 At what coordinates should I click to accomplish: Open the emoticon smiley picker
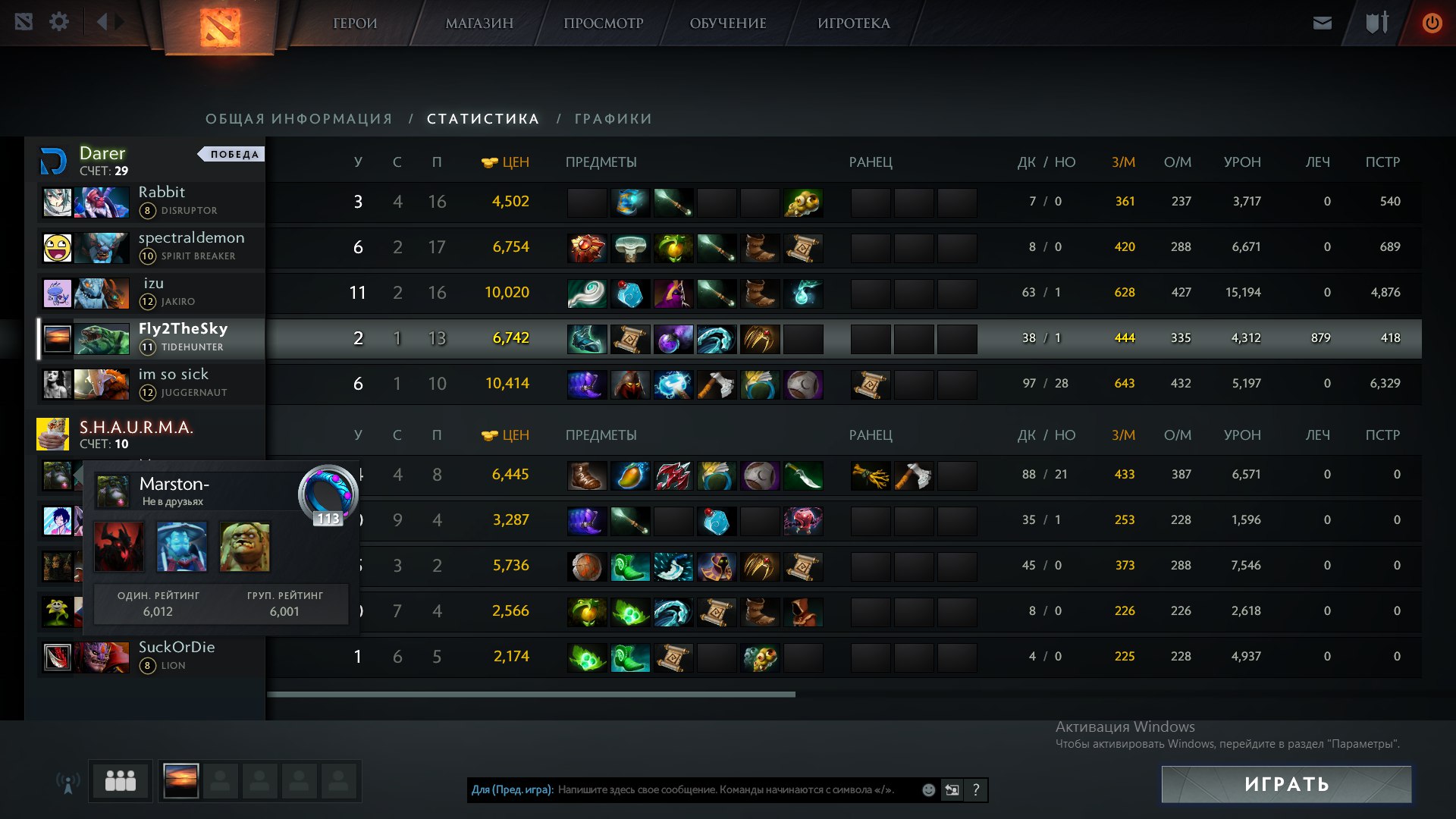coord(928,790)
